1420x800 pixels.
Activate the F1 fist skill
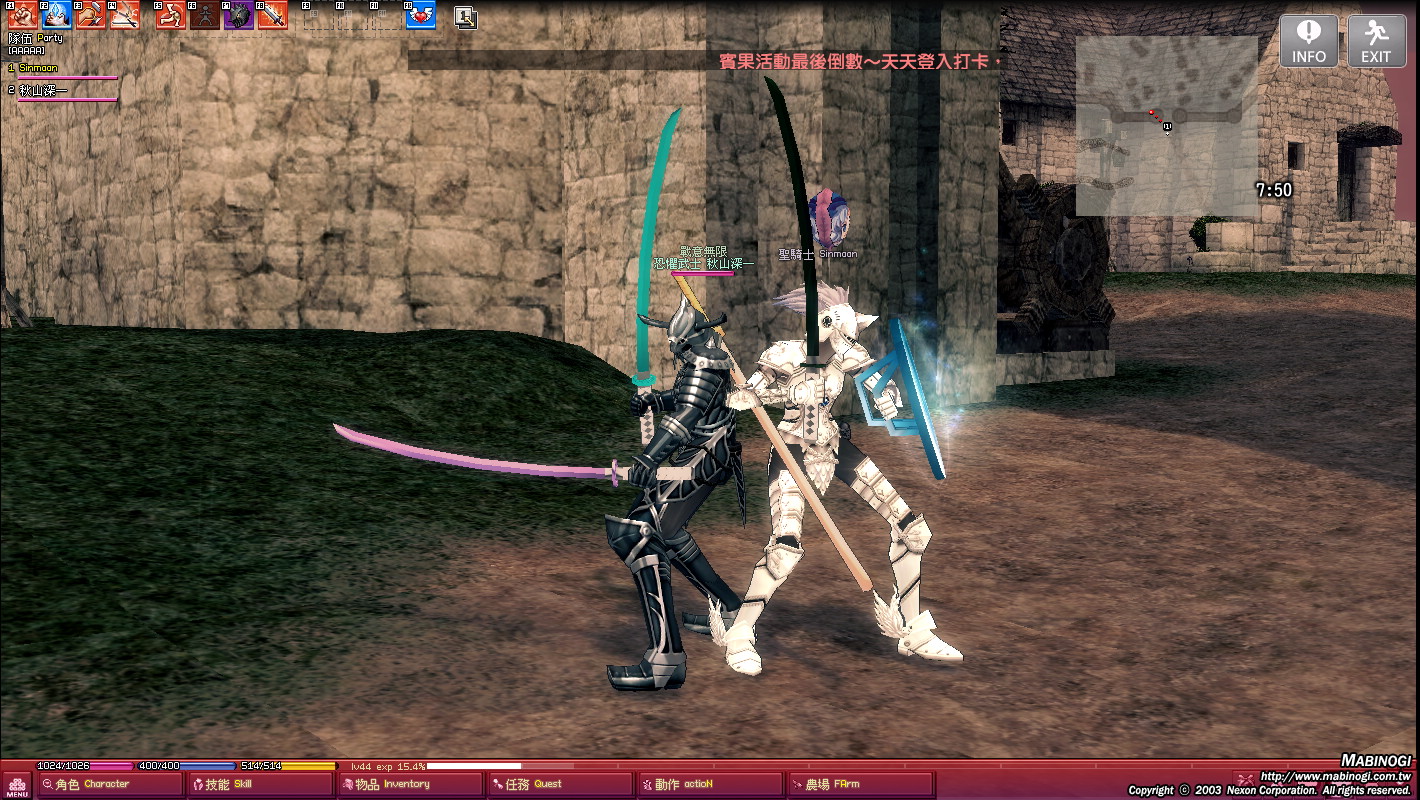click(23, 15)
